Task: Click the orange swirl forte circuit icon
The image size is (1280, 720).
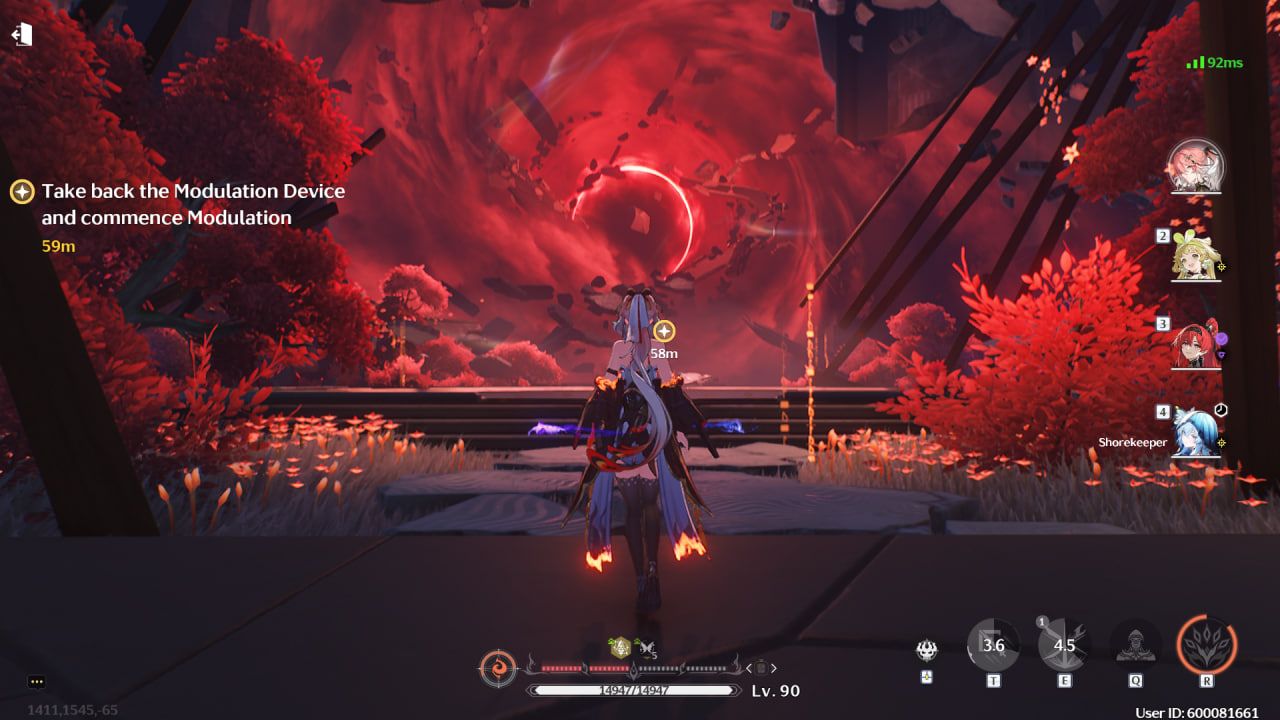Action: [x=498, y=667]
